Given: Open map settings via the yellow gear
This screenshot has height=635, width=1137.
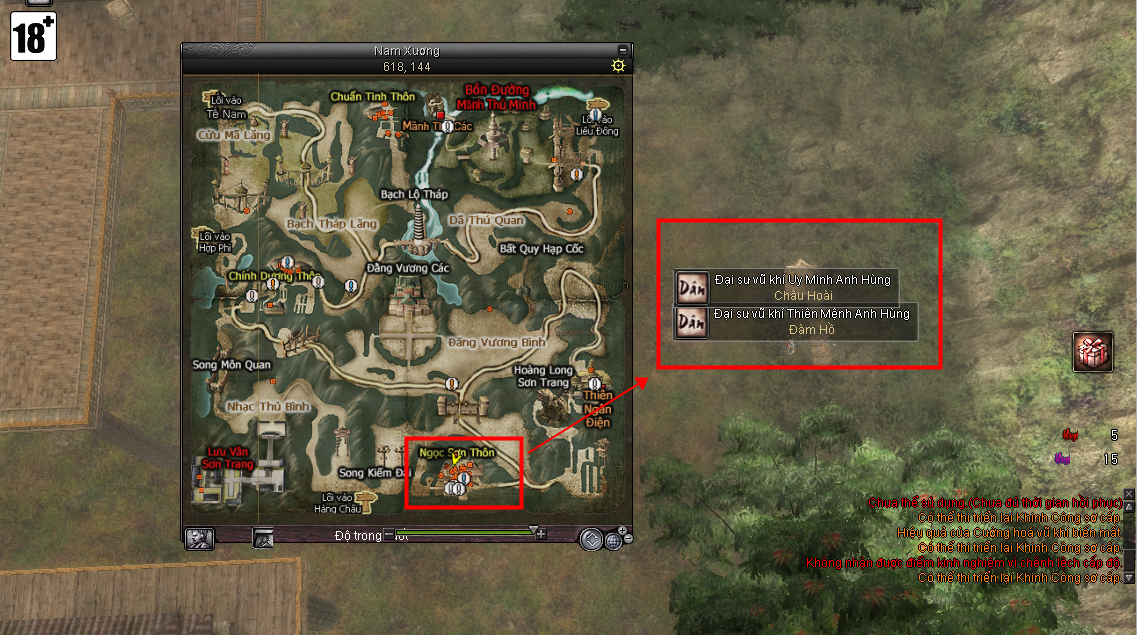Looking at the screenshot, I should [619, 66].
